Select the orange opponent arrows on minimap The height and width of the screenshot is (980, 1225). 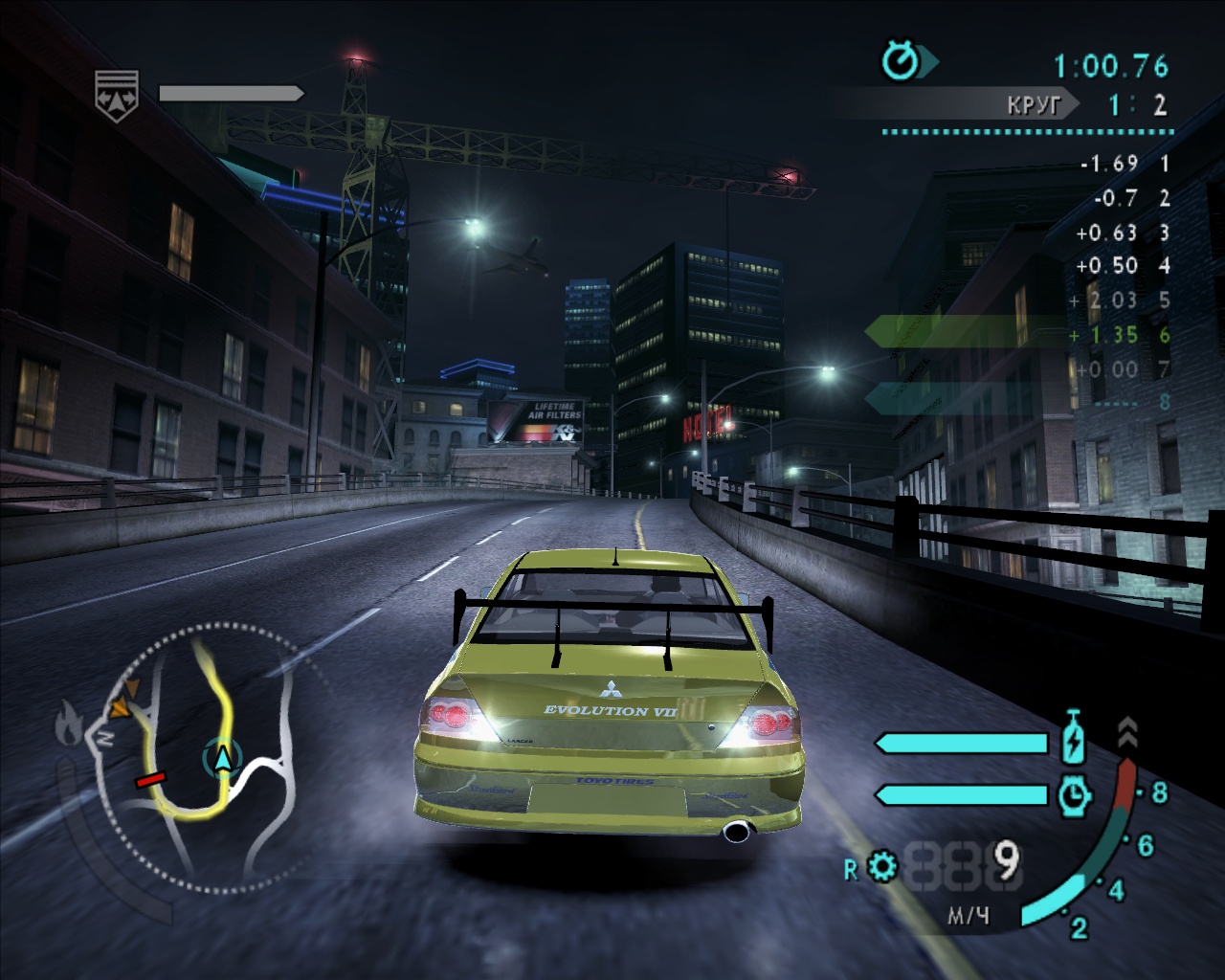click(x=122, y=702)
